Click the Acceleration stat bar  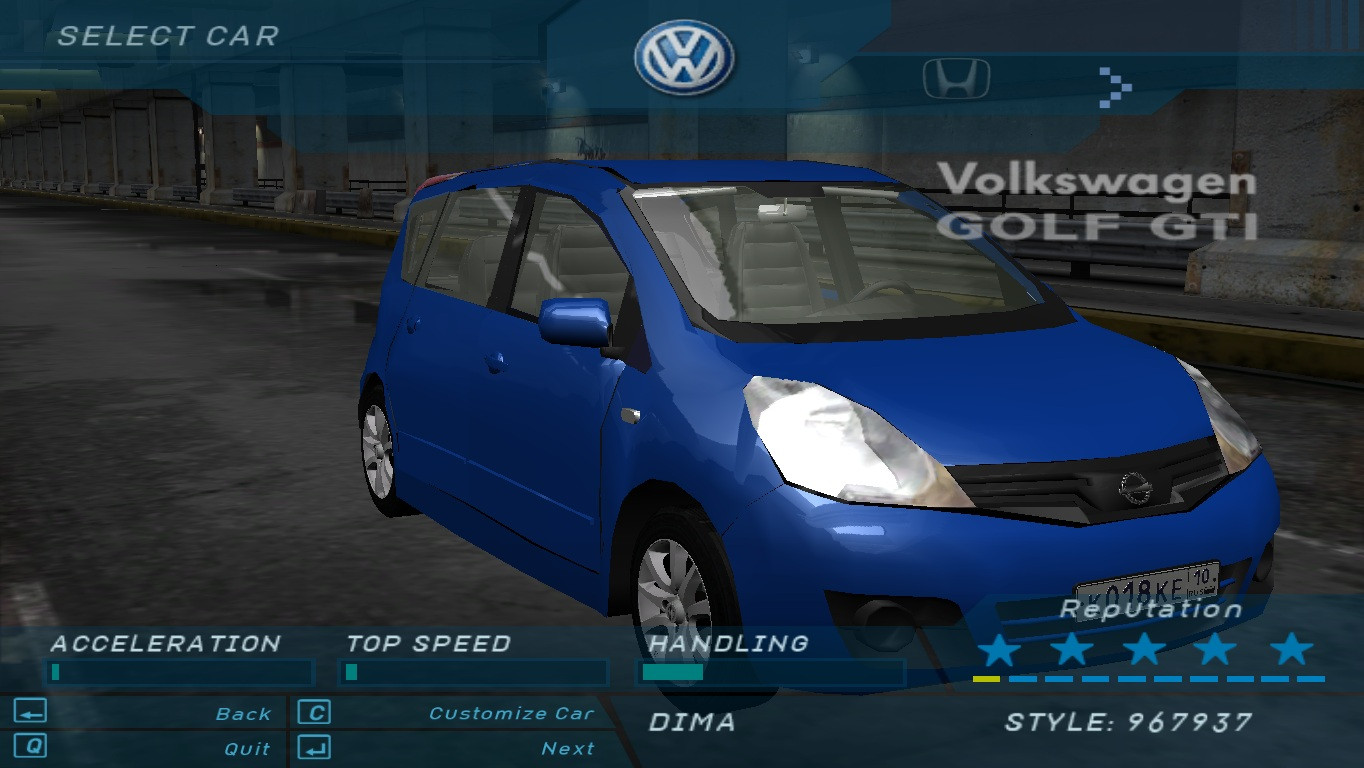point(180,673)
